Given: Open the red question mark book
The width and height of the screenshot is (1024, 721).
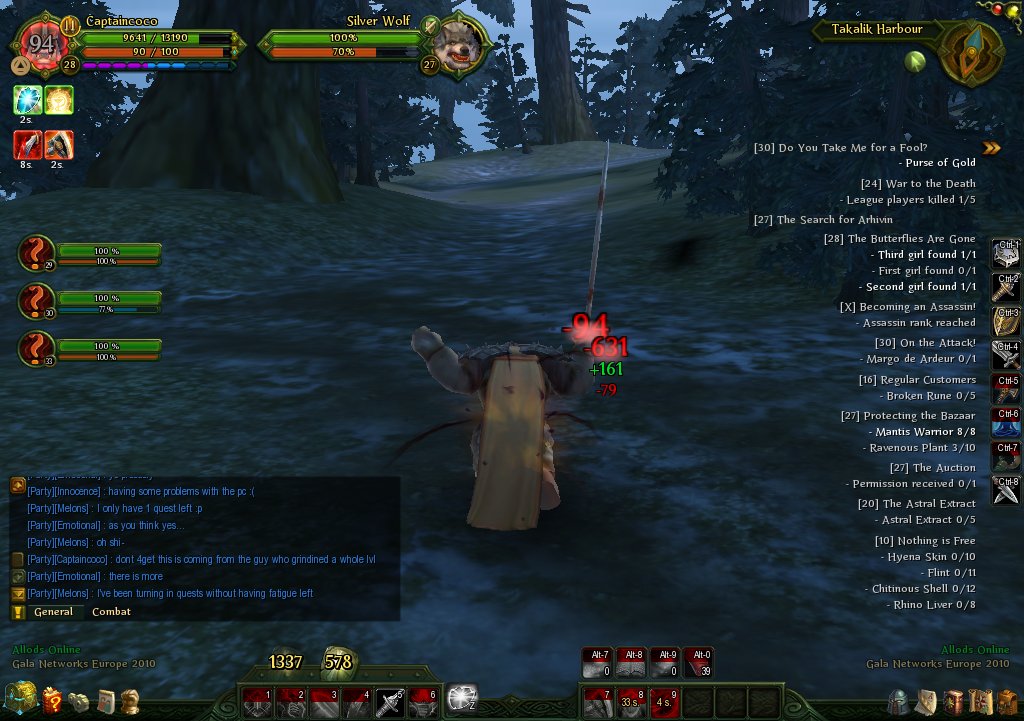Looking at the screenshot, I should (52, 699).
